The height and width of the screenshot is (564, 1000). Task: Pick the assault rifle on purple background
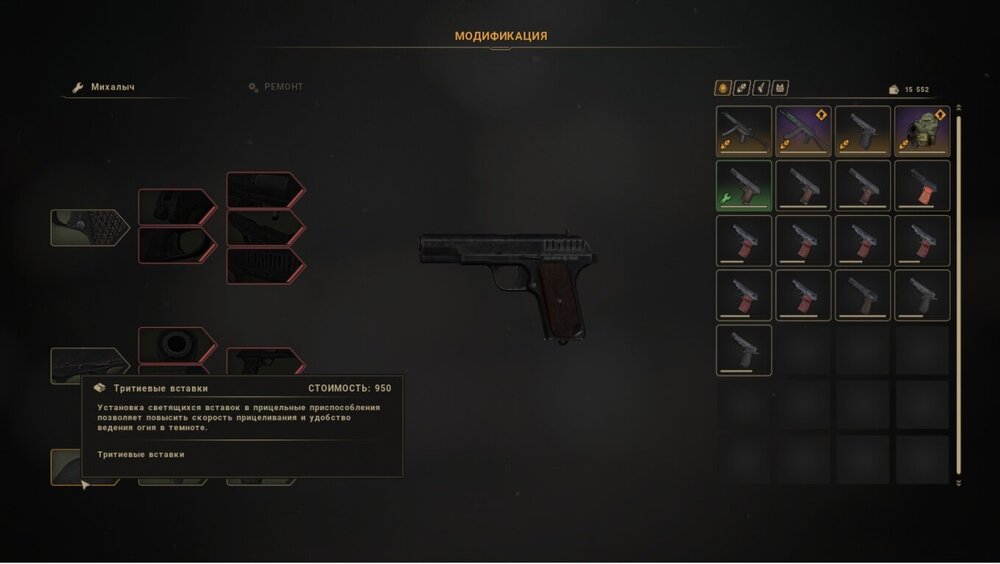pos(803,132)
